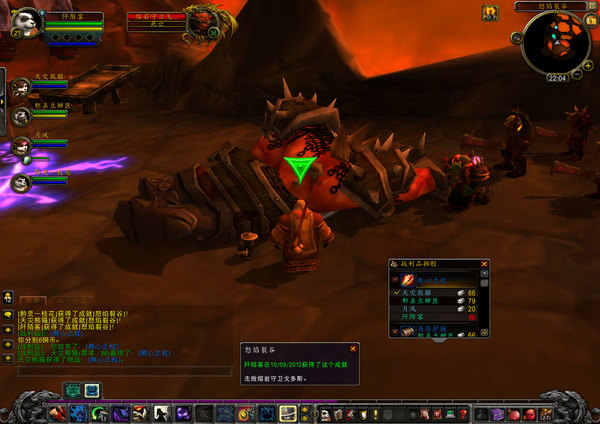Collapse the staff loot entry
The image size is (600, 424).
point(395,280)
